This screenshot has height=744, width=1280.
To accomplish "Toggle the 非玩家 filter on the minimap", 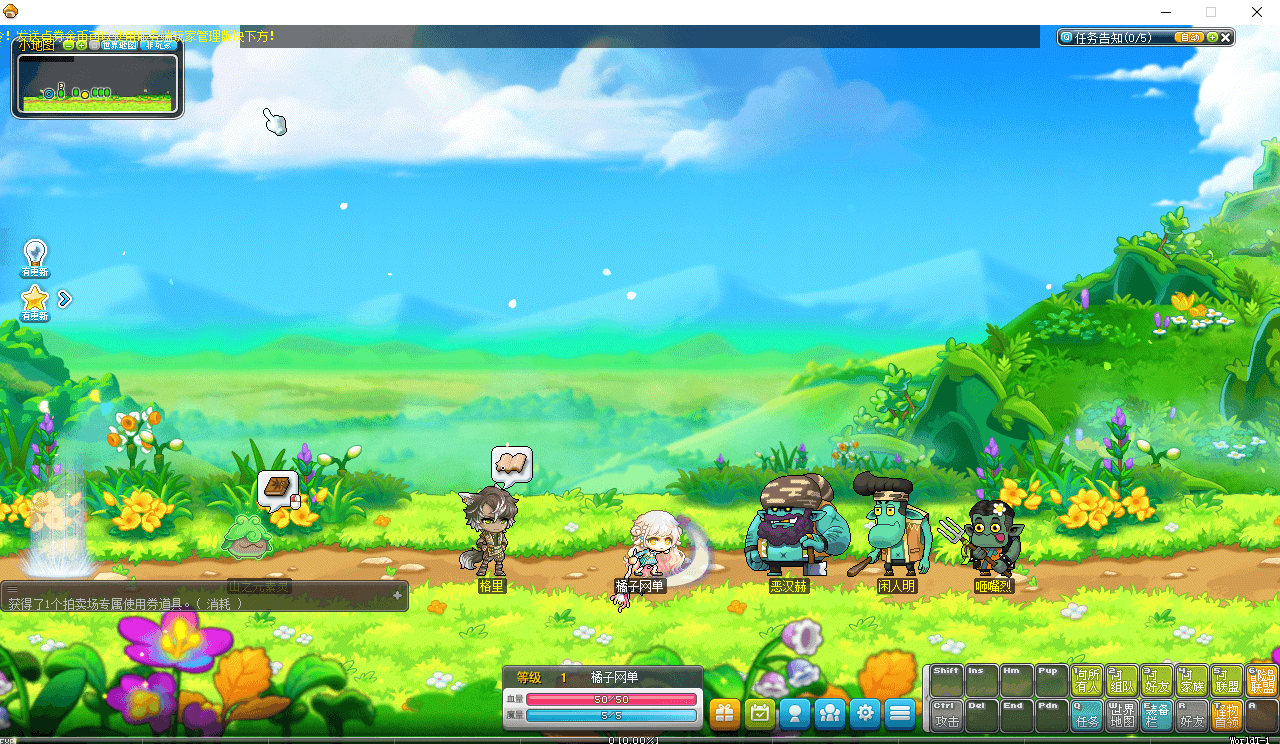I will point(157,44).
